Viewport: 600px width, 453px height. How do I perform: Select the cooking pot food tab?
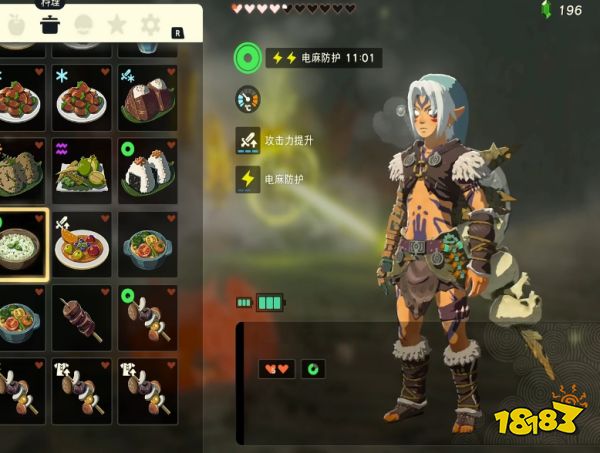(x=49, y=25)
